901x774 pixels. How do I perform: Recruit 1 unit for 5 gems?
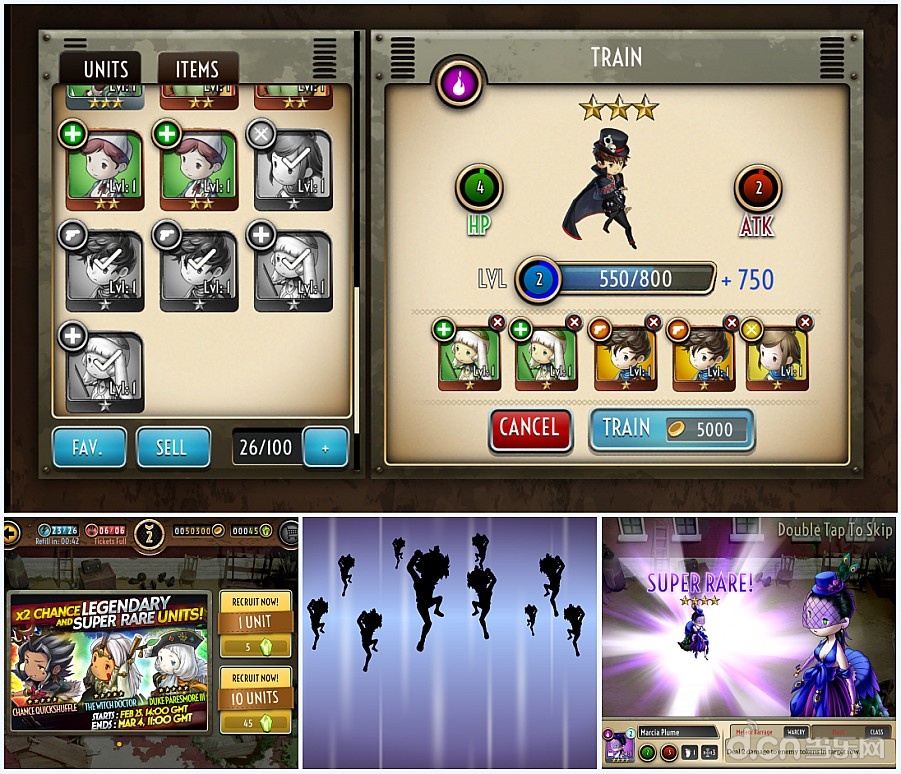click(x=255, y=622)
